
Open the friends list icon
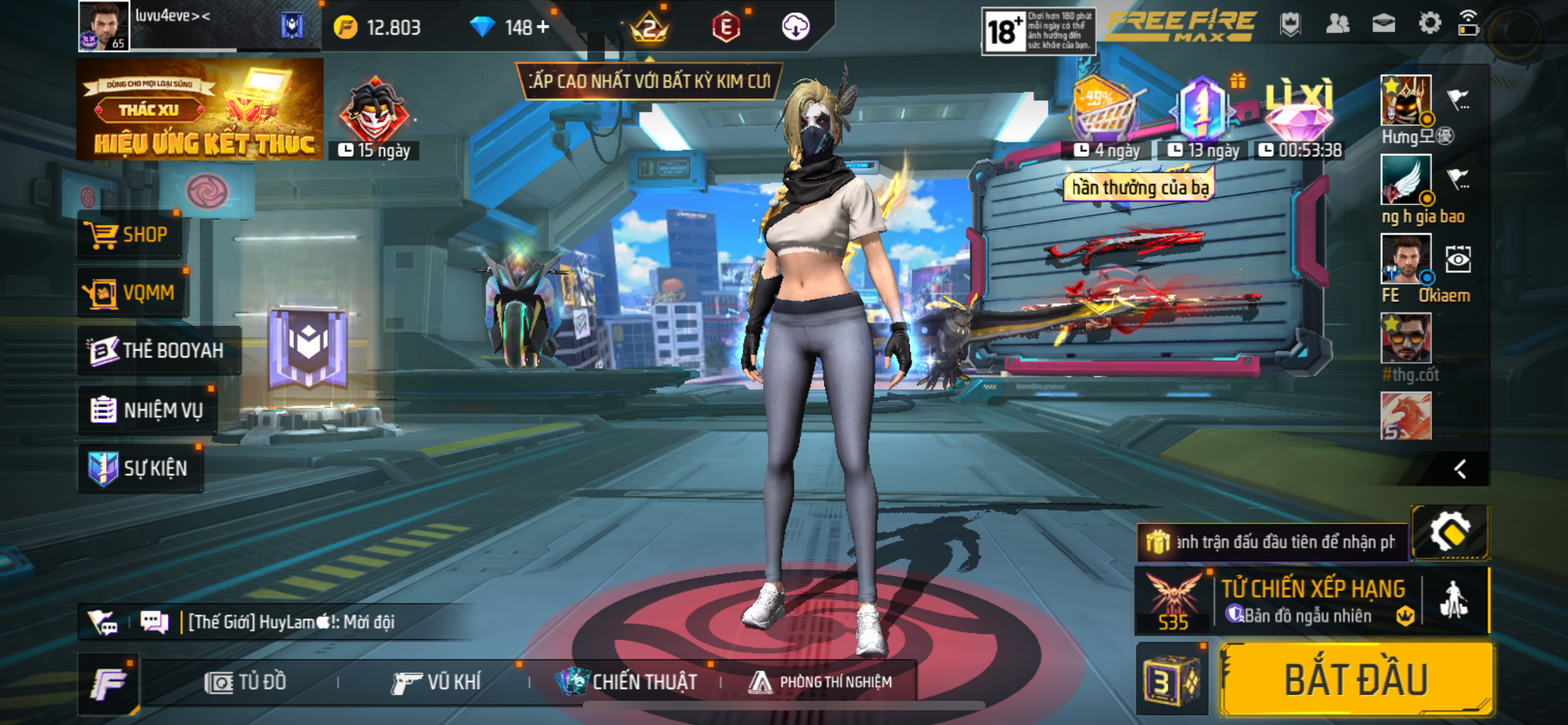(1338, 24)
